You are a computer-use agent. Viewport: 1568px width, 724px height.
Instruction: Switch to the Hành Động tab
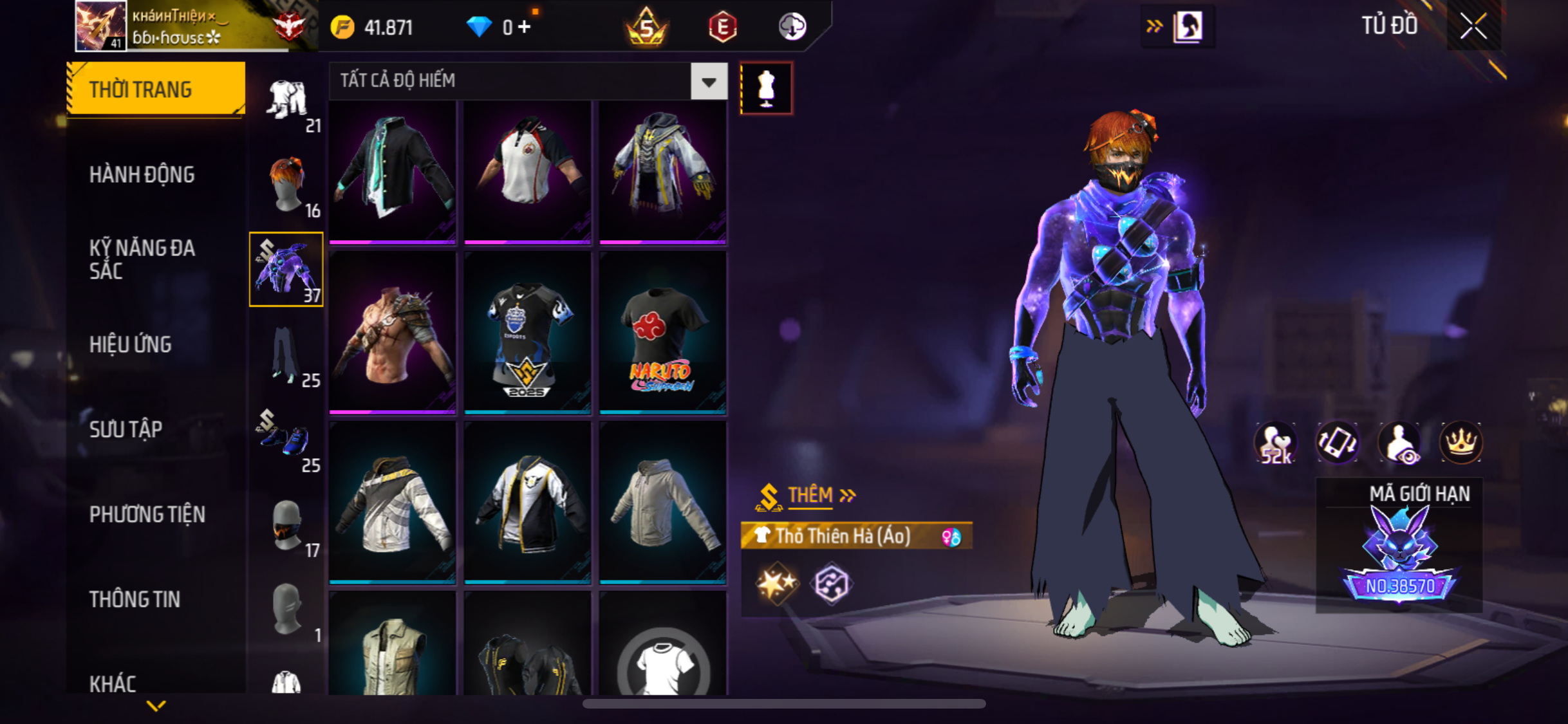pyautogui.click(x=142, y=174)
